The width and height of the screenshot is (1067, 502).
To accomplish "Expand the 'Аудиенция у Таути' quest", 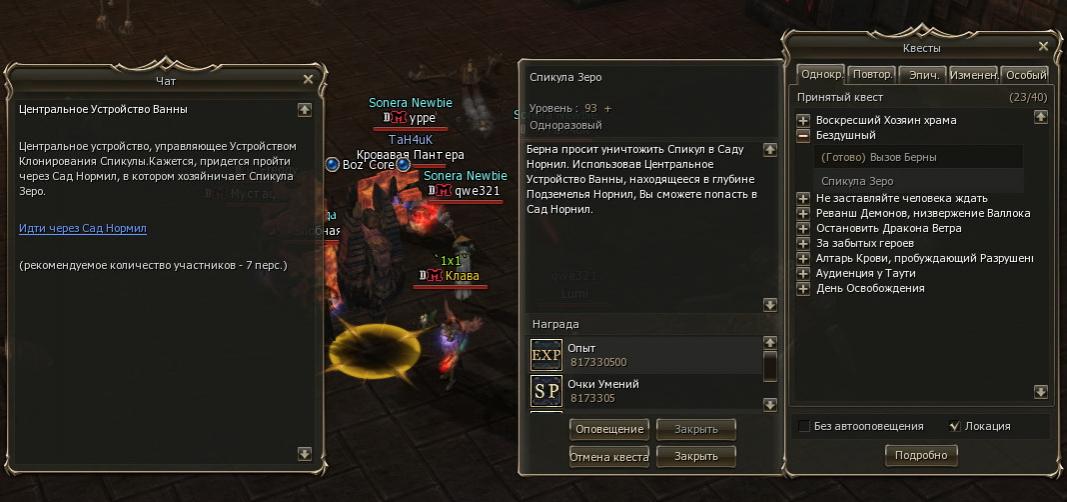I will (x=803, y=273).
